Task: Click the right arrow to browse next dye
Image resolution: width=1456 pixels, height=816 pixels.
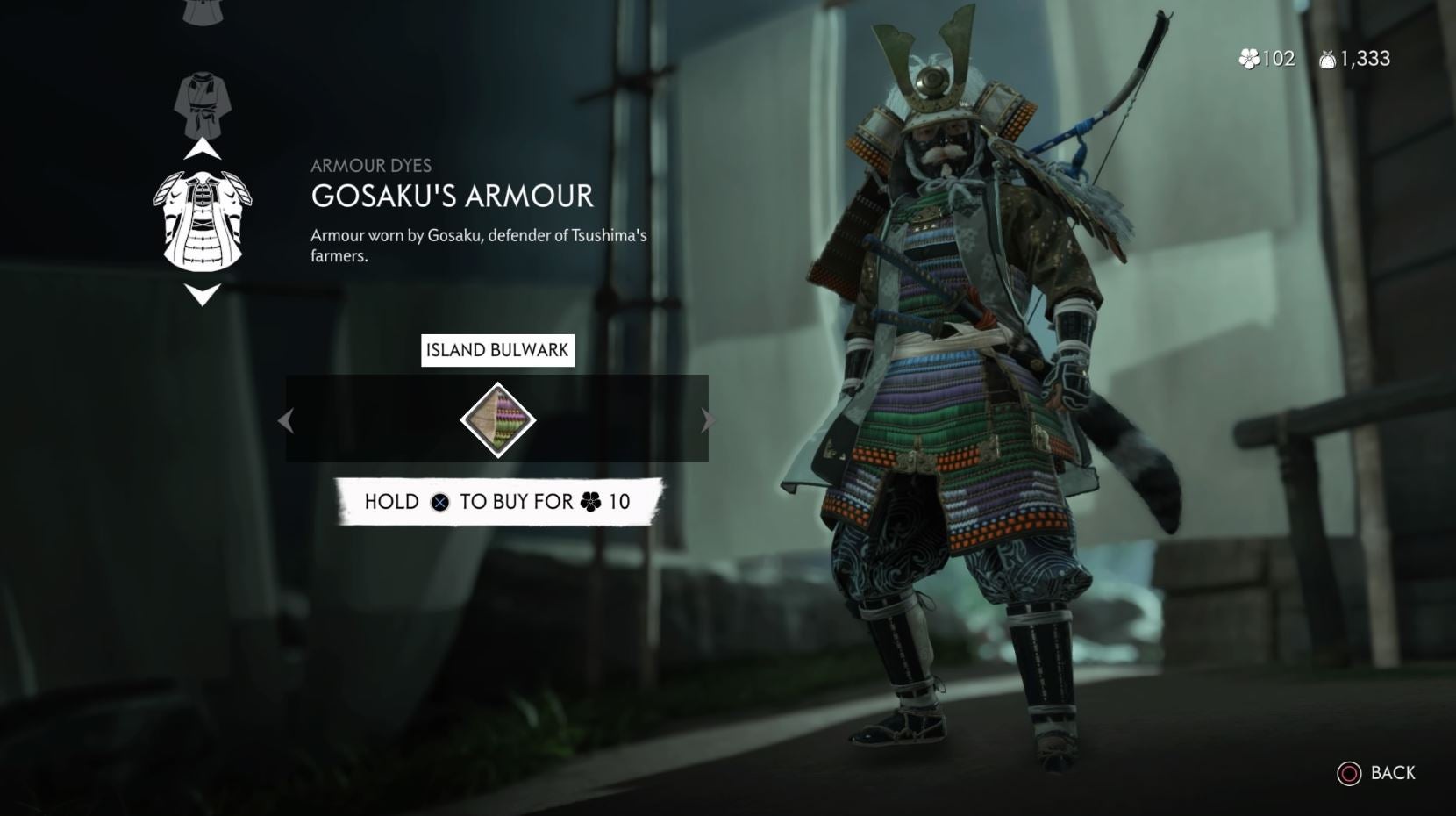Action: pos(708,420)
